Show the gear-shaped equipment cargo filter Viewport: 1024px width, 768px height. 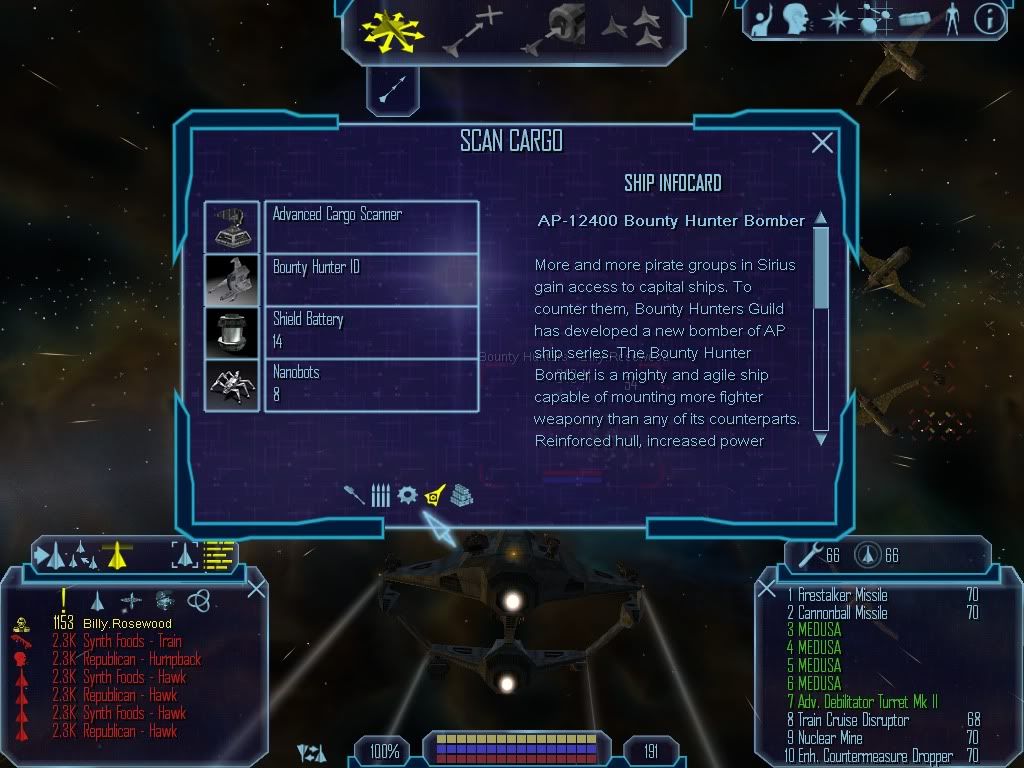407,495
